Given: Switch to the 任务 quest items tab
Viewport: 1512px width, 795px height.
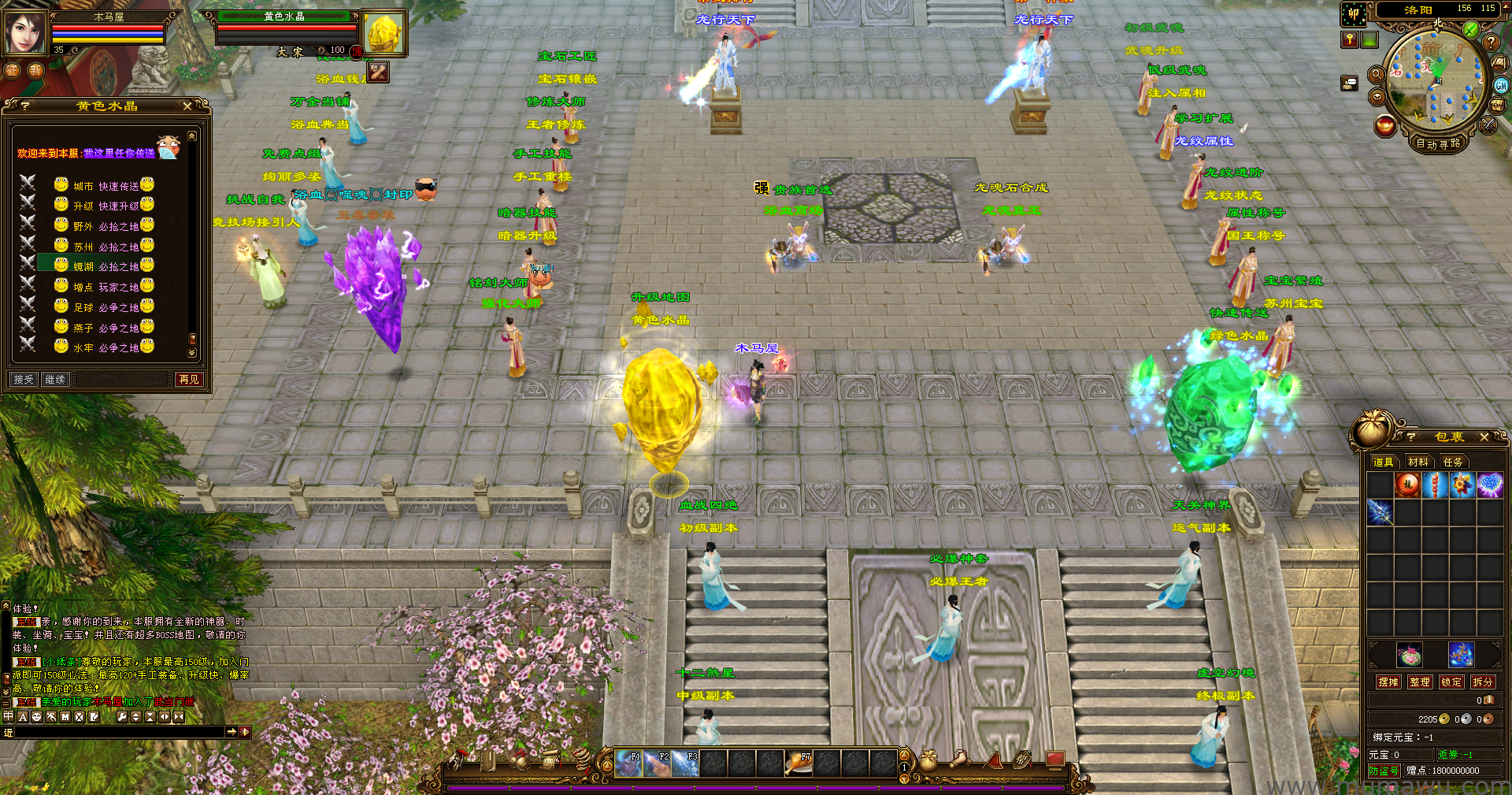Looking at the screenshot, I should point(1452,462).
